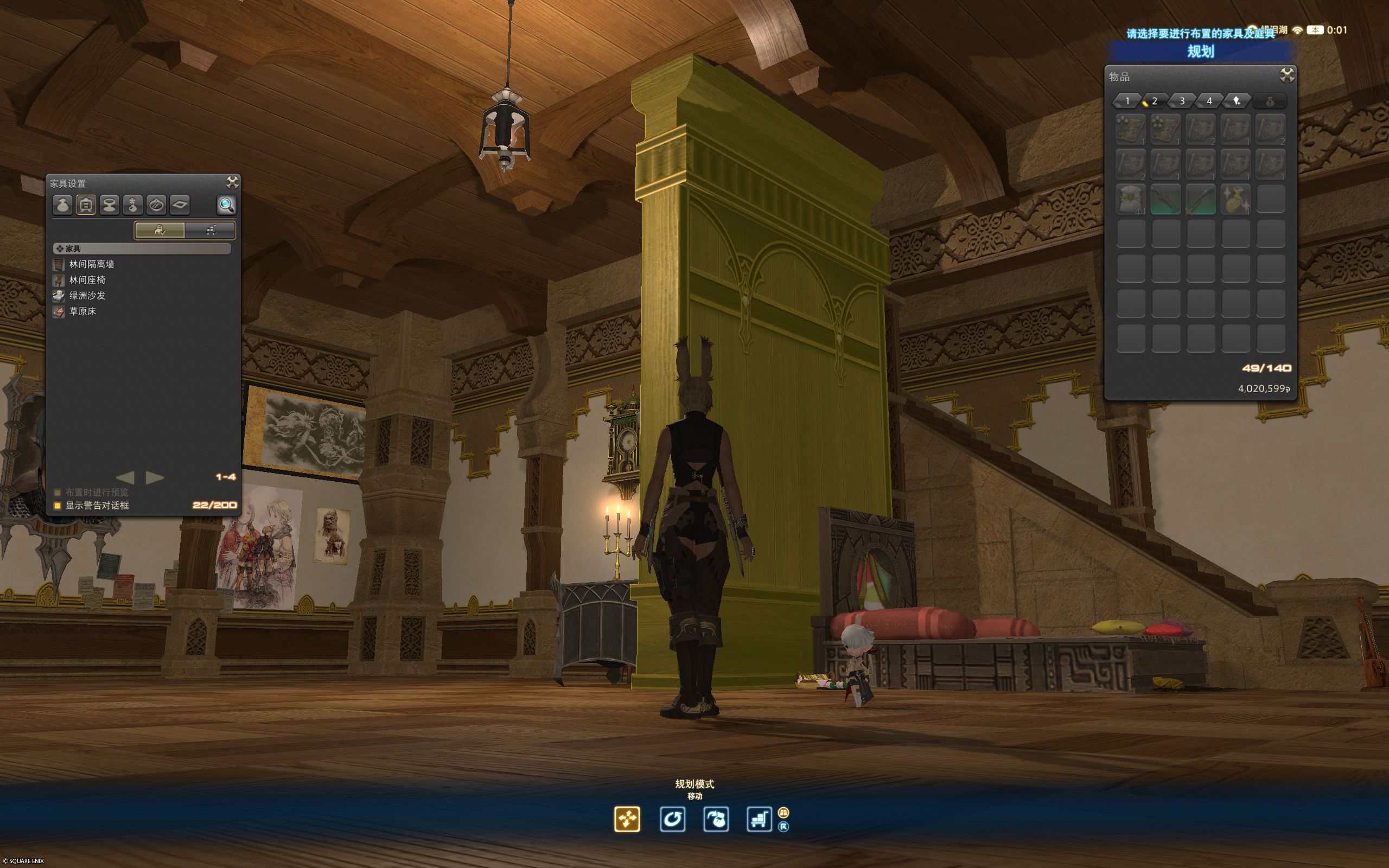Close the 家具设置 furniture panel
1389x868 pixels.
(x=232, y=183)
